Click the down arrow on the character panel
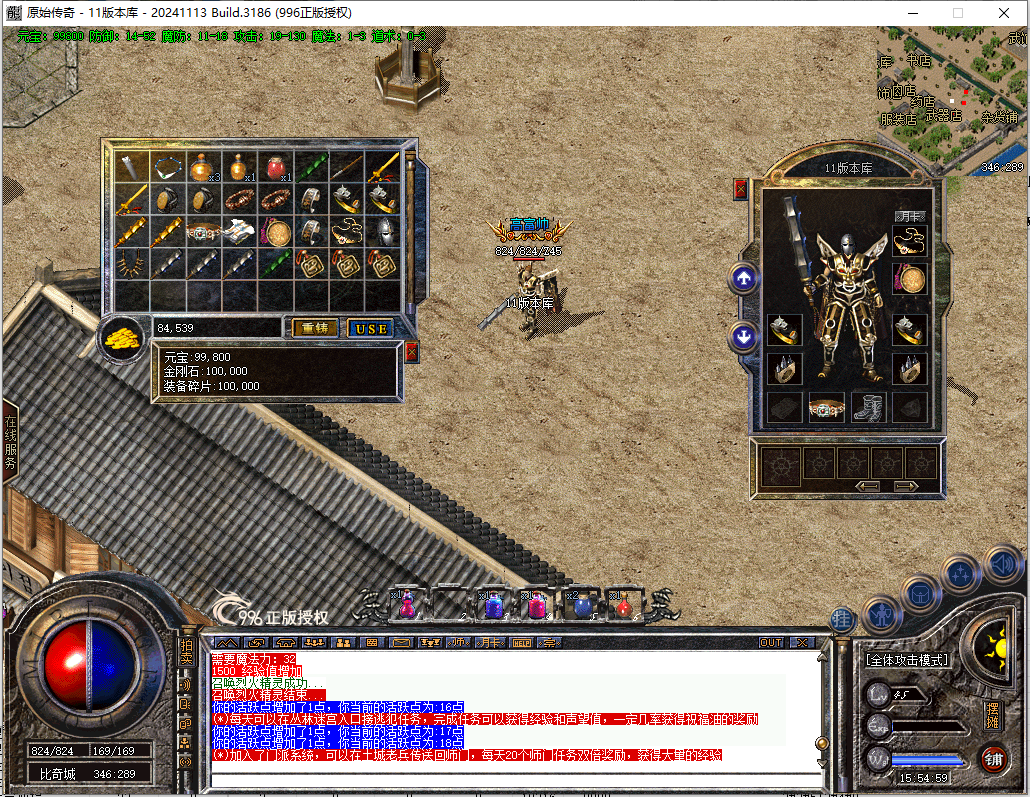This screenshot has height=797, width=1030. coord(743,337)
